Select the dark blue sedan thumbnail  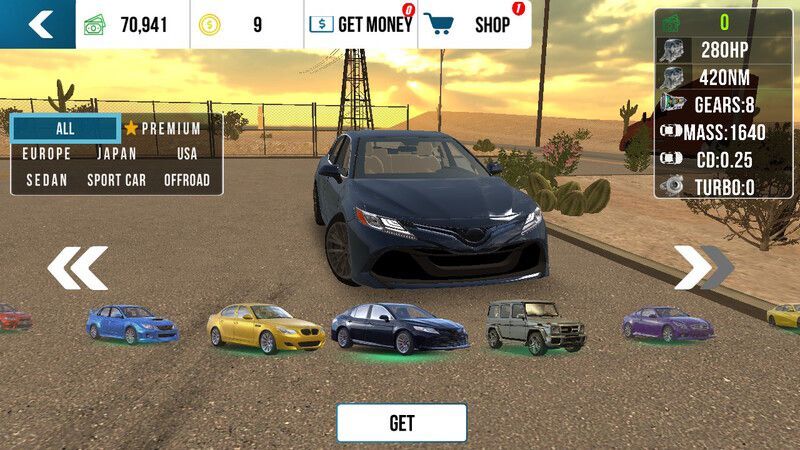399,328
